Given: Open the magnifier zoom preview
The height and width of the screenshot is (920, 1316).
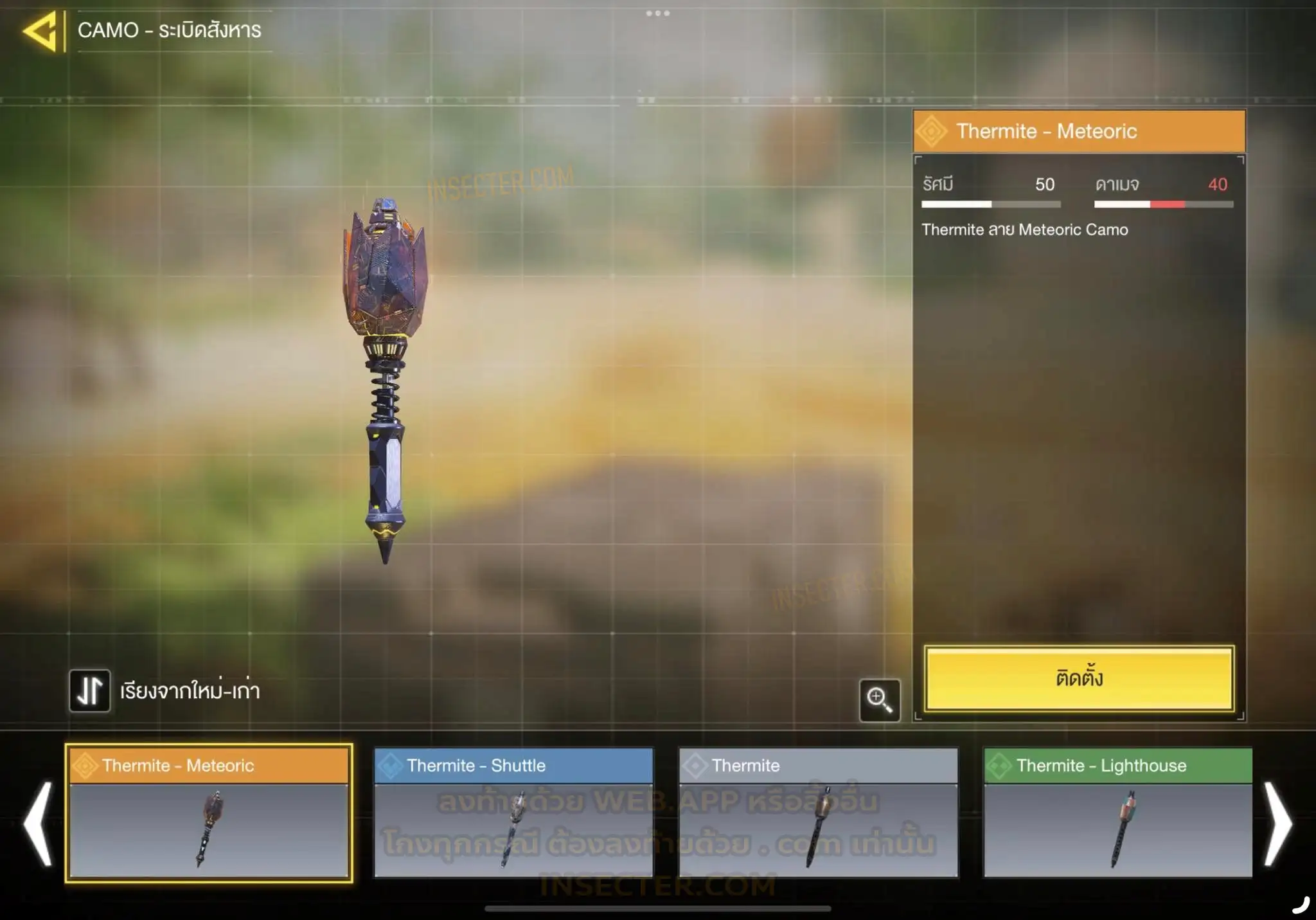Looking at the screenshot, I should point(879,699).
